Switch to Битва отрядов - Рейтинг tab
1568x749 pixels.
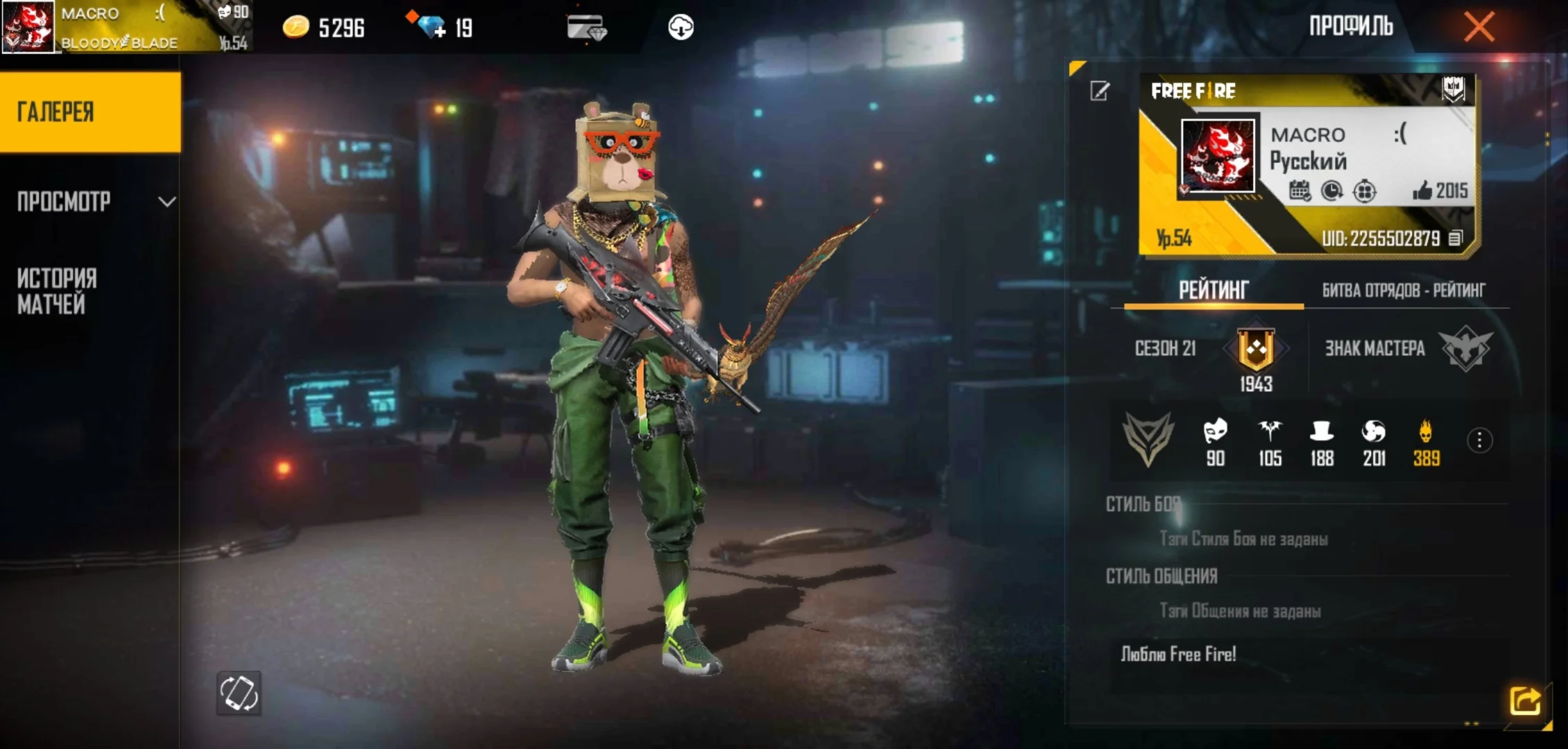pos(1403,291)
